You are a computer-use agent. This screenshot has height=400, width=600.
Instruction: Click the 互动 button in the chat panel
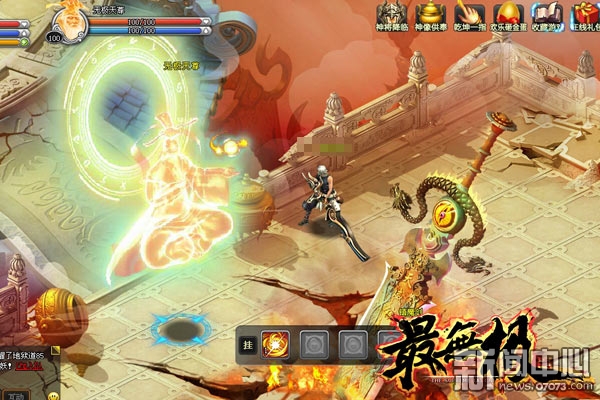coord(17,396)
